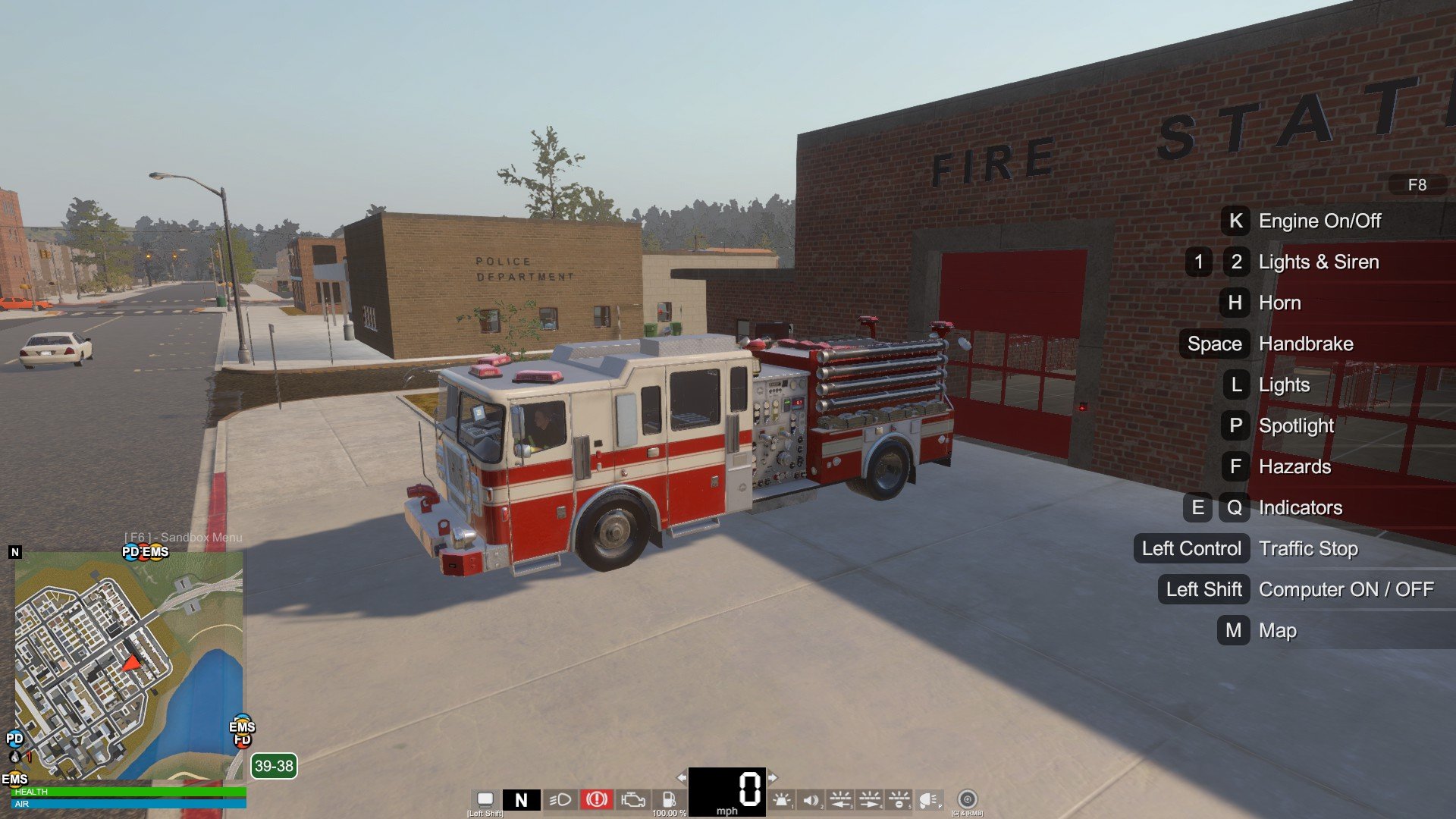Click the fuel pump icon
This screenshot has height=819, width=1456.
[669, 799]
